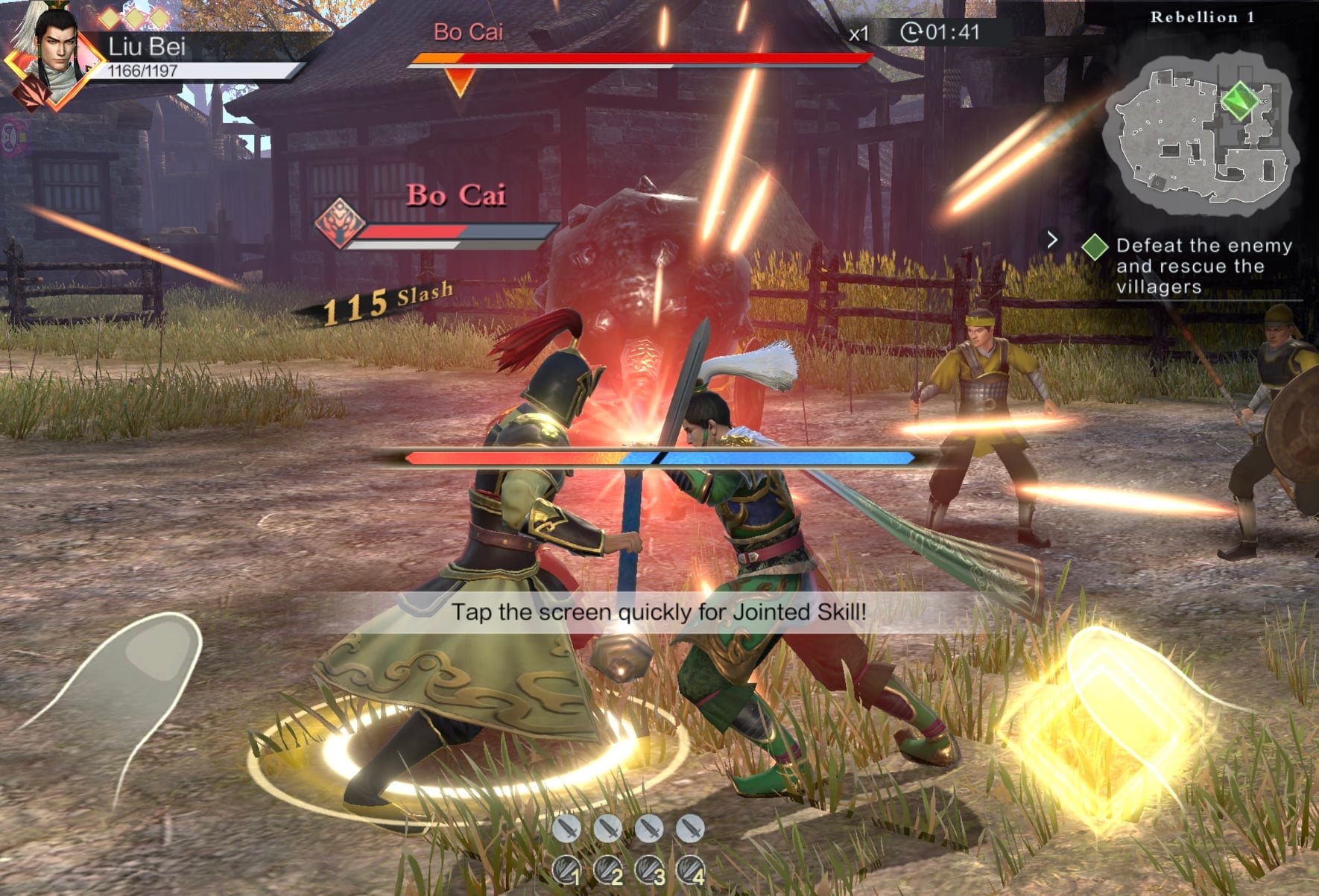
Task: Tap the Jointed Skill prompt banner
Action: (x=659, y=612)
